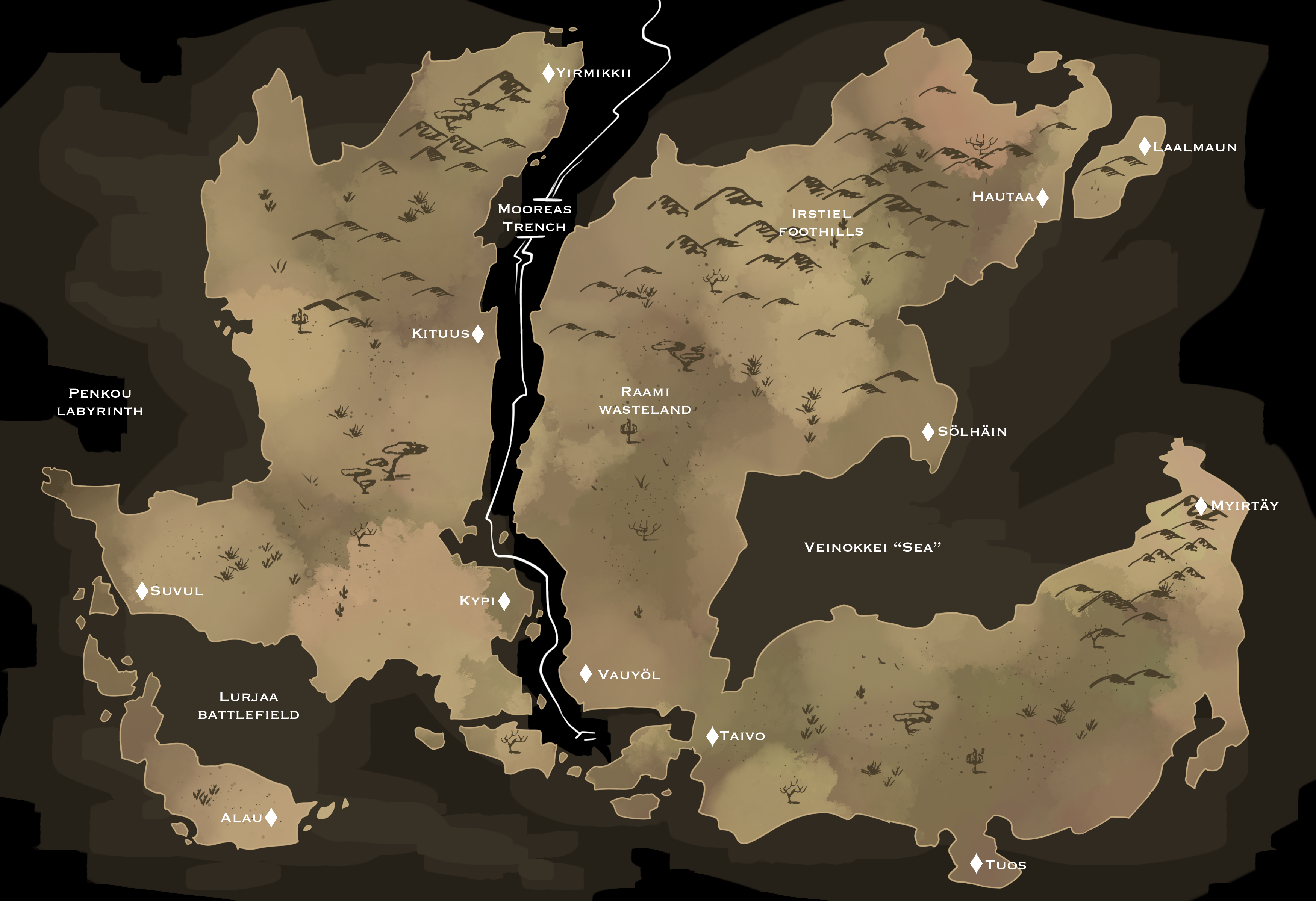Travel to the Vauyöl marker
Viewport: 1316px width, 901px height.
tap(586, 673)
